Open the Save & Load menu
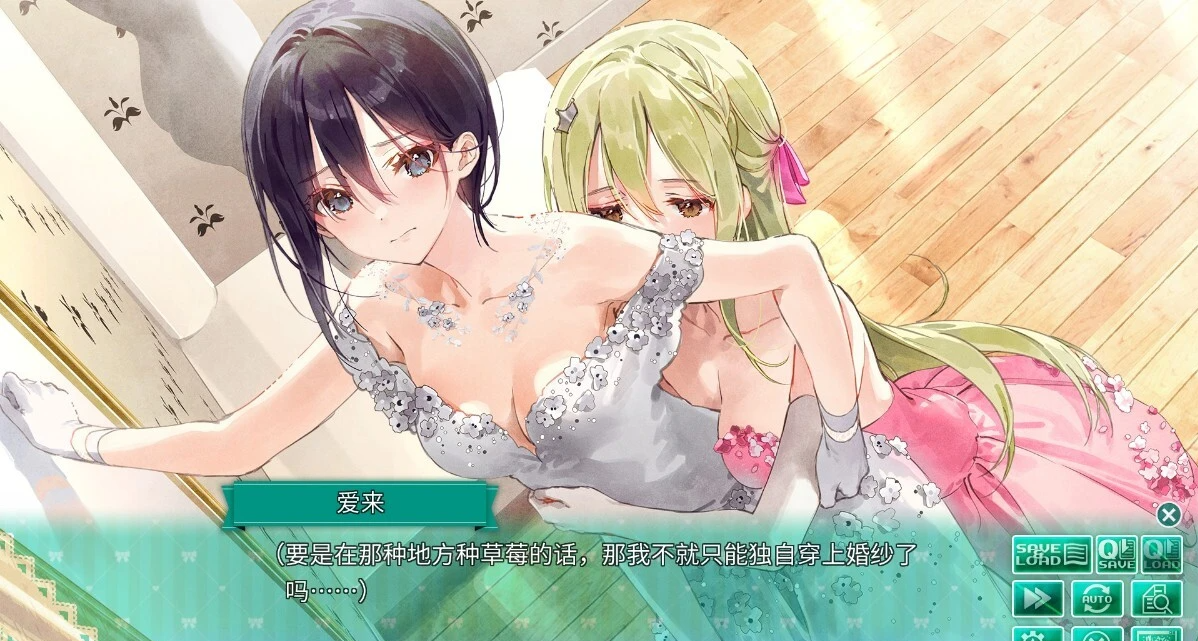The image size is (1198, 641). tap(1051, 555)
